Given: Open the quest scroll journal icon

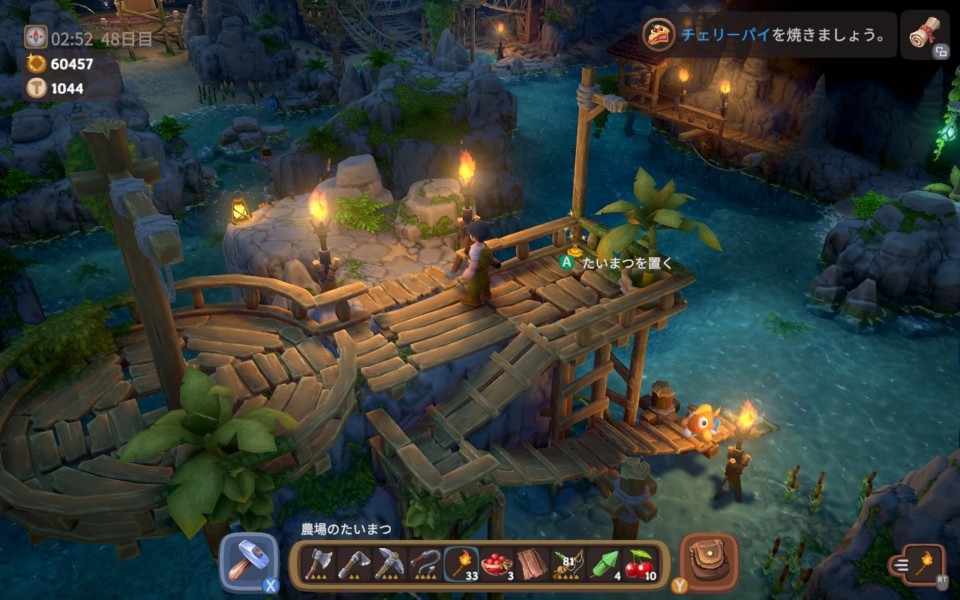Looking at the screenshot, I should point(924,36).
